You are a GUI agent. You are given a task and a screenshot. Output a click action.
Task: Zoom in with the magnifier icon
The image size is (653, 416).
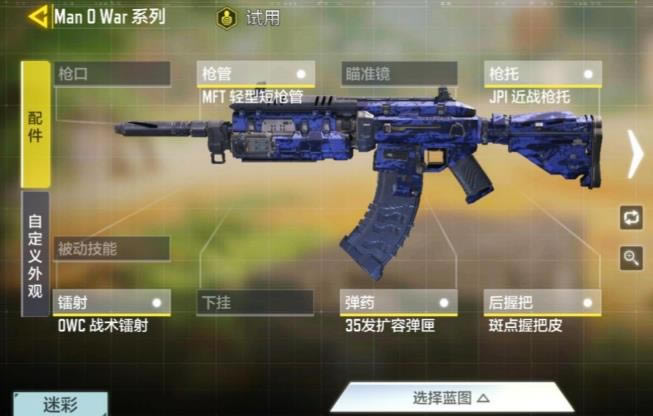pos(631,257)
